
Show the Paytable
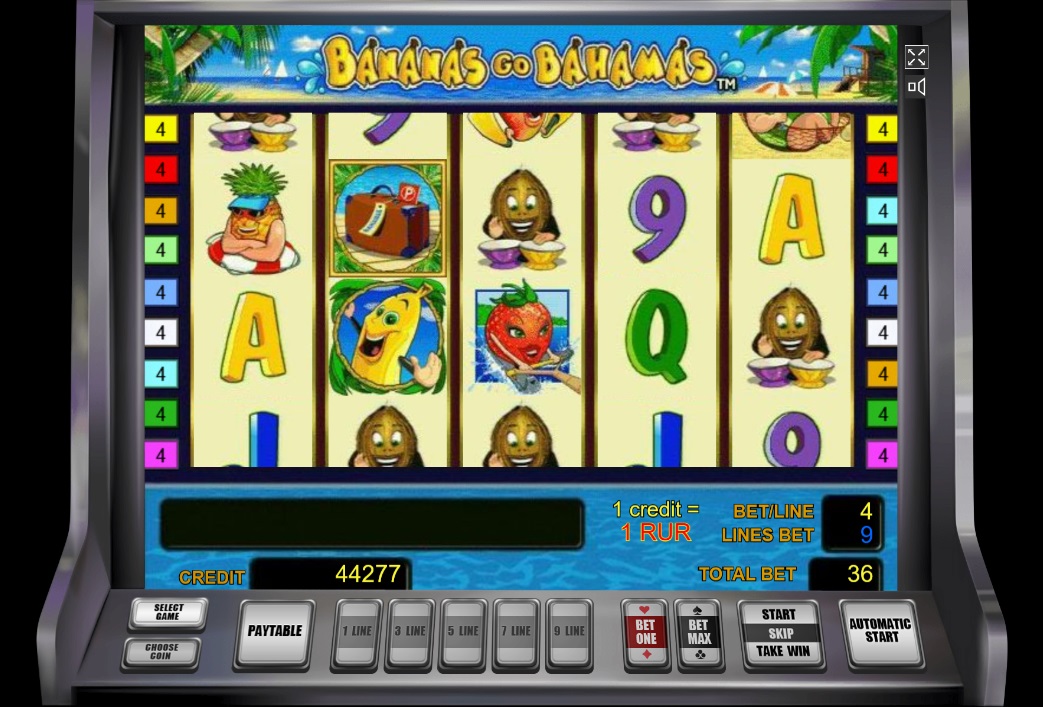pos(274,632)
